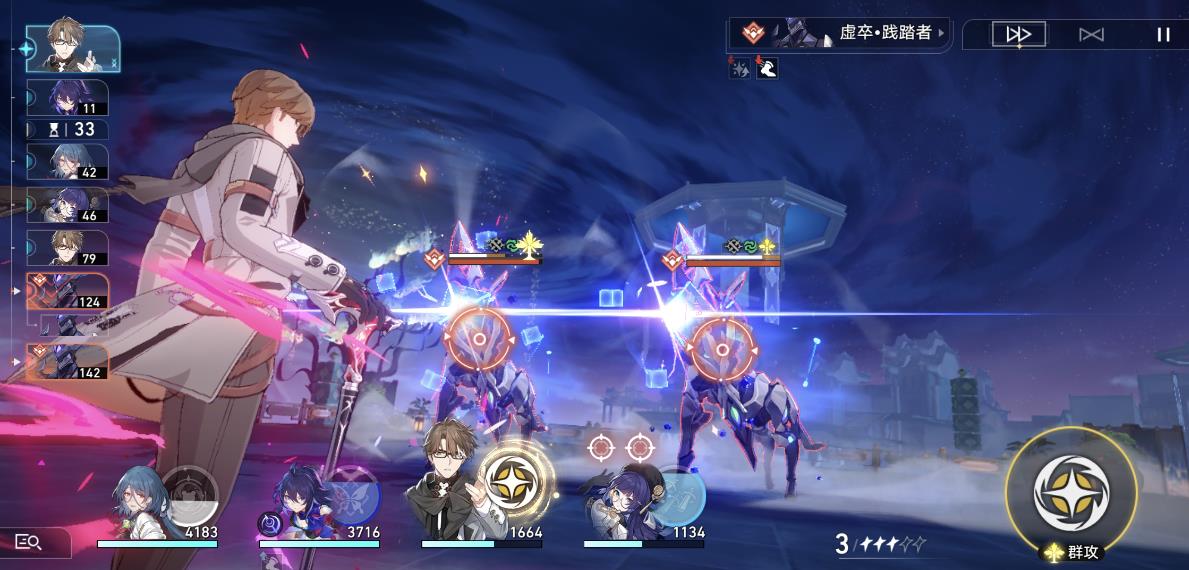Open the battle log icon
This screenshot has width=1189, height=570.
pyautogui.click(x=29, y=542)
